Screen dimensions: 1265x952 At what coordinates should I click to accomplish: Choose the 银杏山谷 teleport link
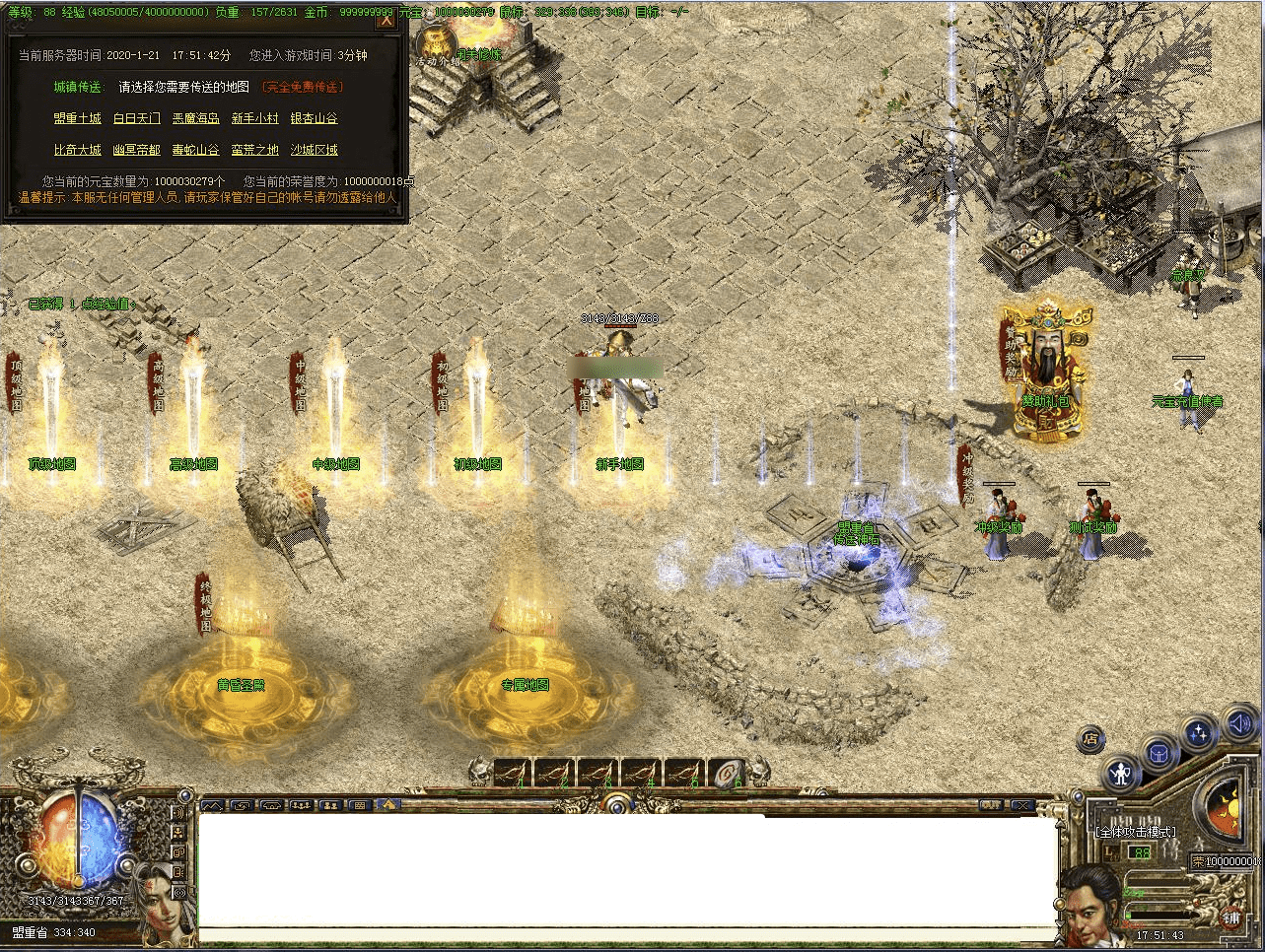point(314,118)
